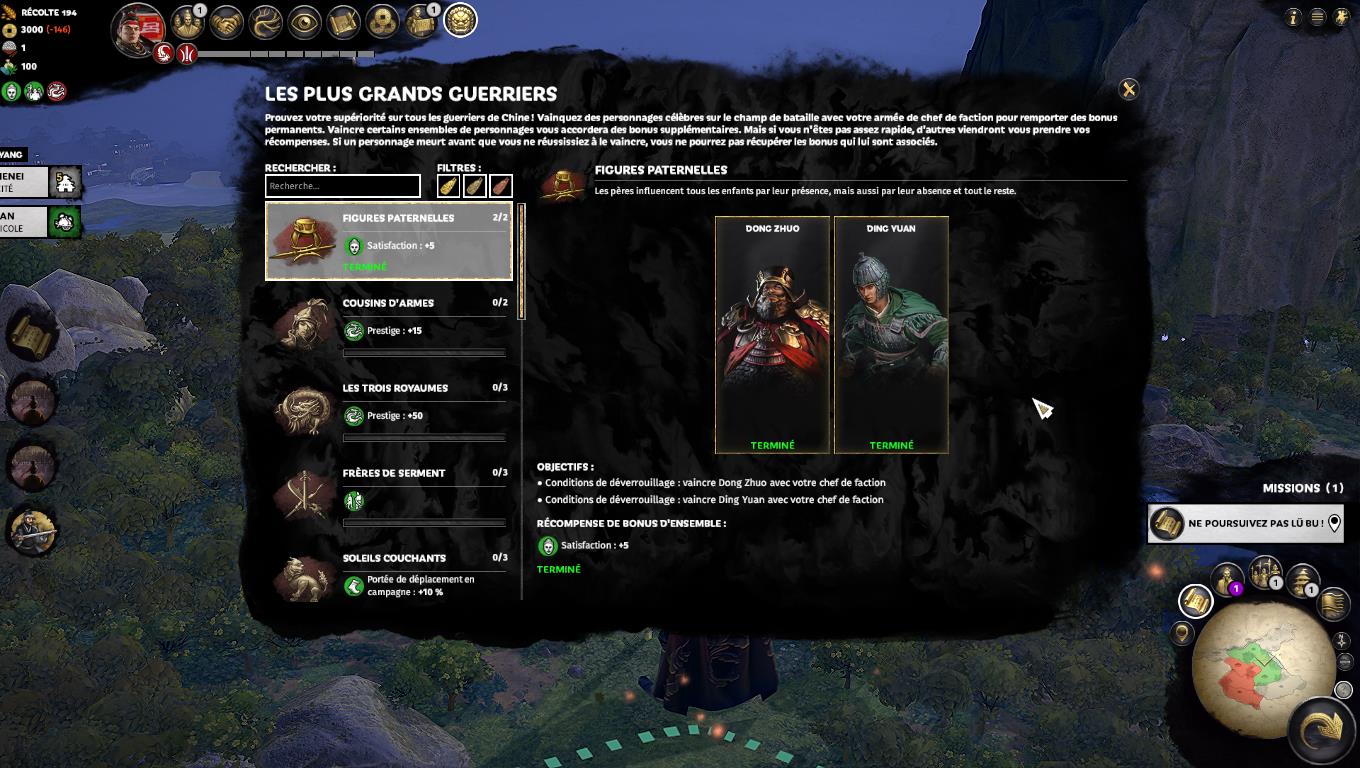The image size is (1360, 768).
Task: Close the Les Plus Grands Guerriers panel
Action: tap(1128, 90)
